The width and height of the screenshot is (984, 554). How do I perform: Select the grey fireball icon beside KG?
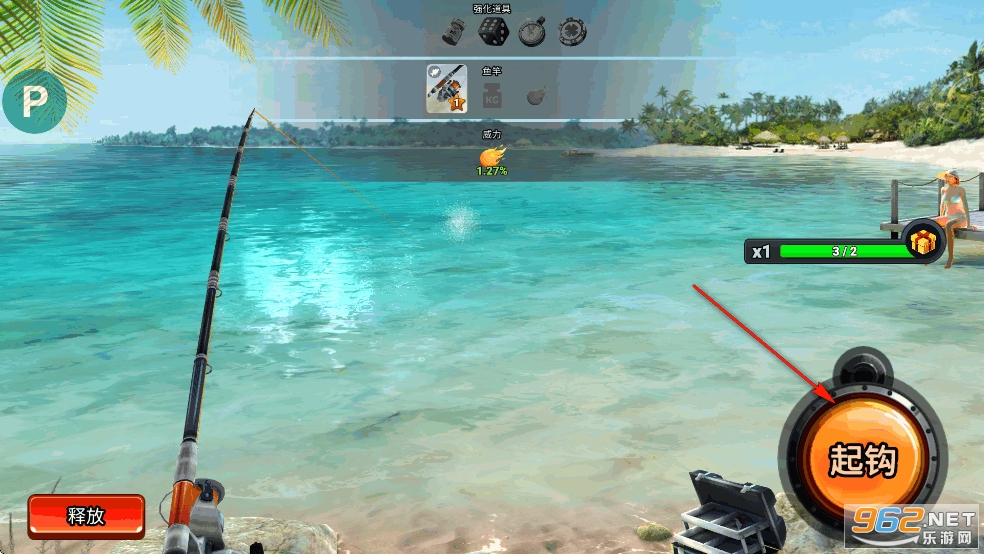(x=537, y=97)
